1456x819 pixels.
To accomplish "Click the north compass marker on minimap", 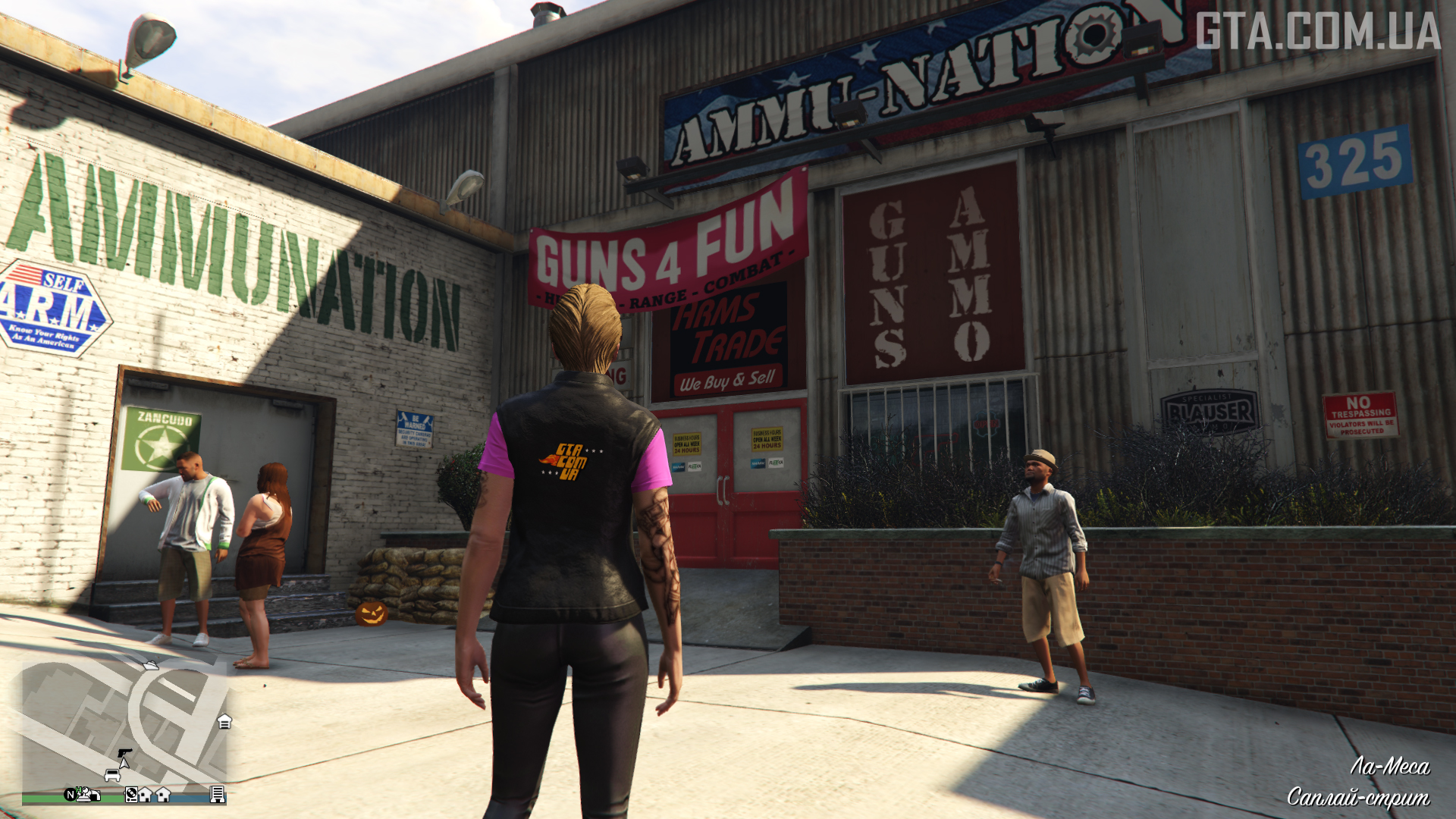I will coord(71,794).
